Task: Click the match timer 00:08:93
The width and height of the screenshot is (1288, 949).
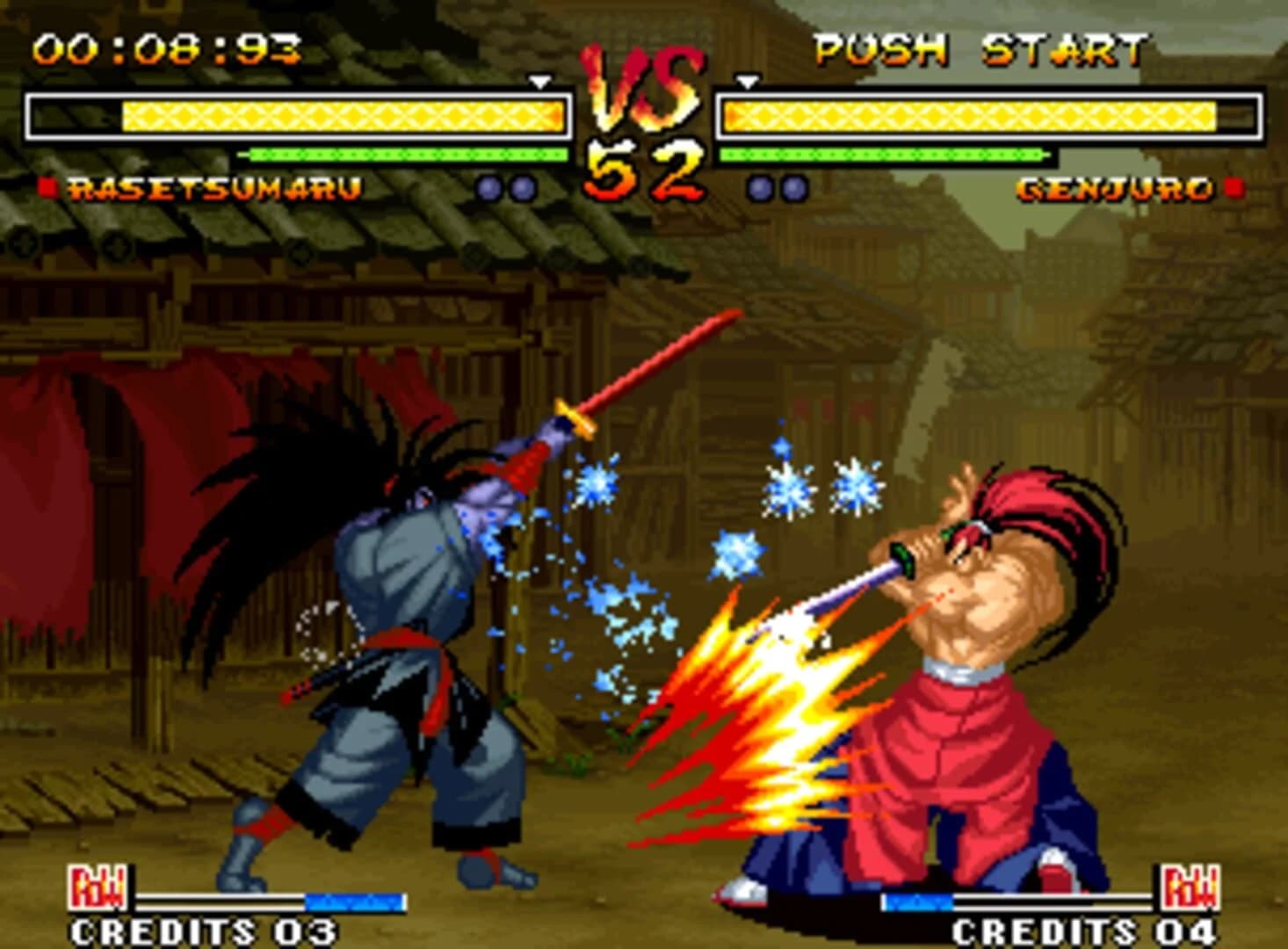Action: click(164, 50)
